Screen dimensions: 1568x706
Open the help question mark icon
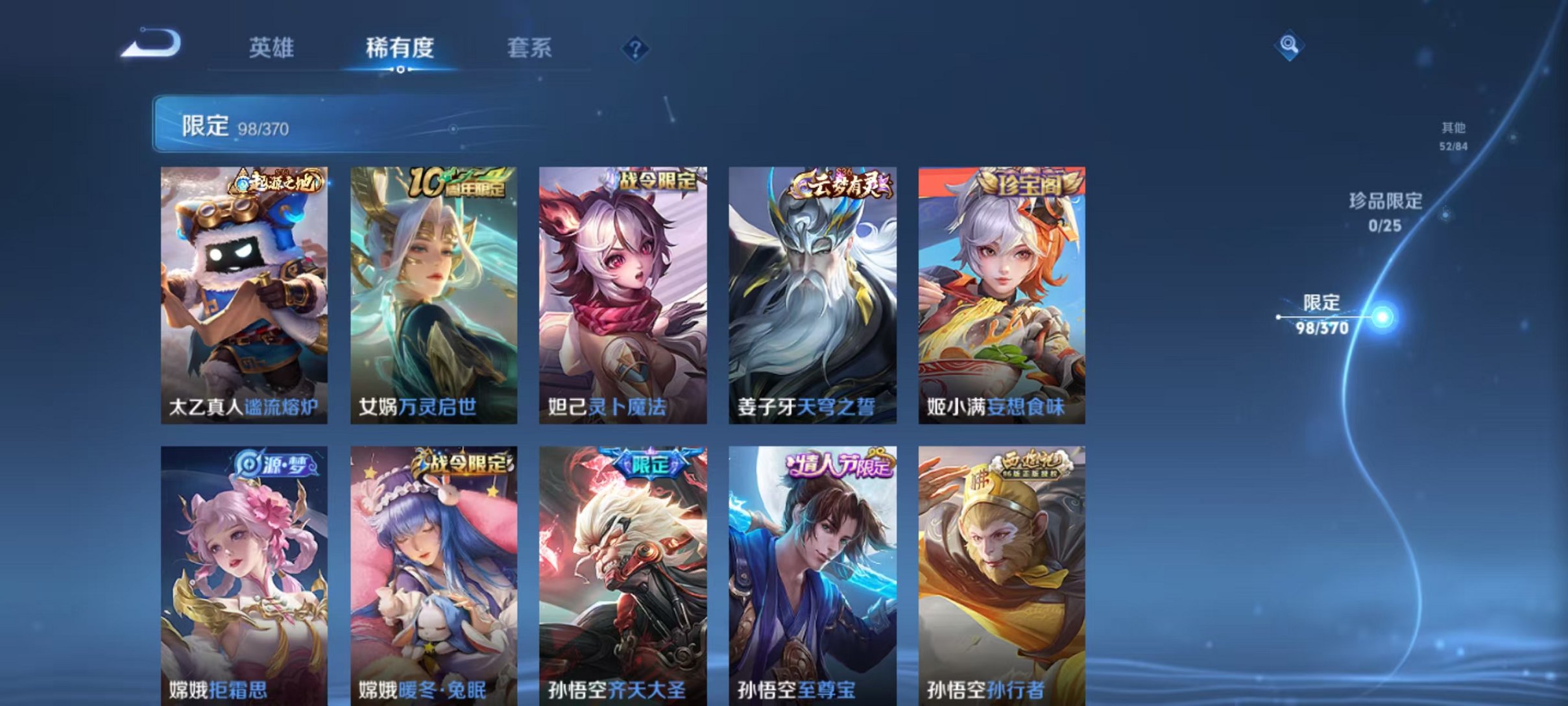point(636,49)
